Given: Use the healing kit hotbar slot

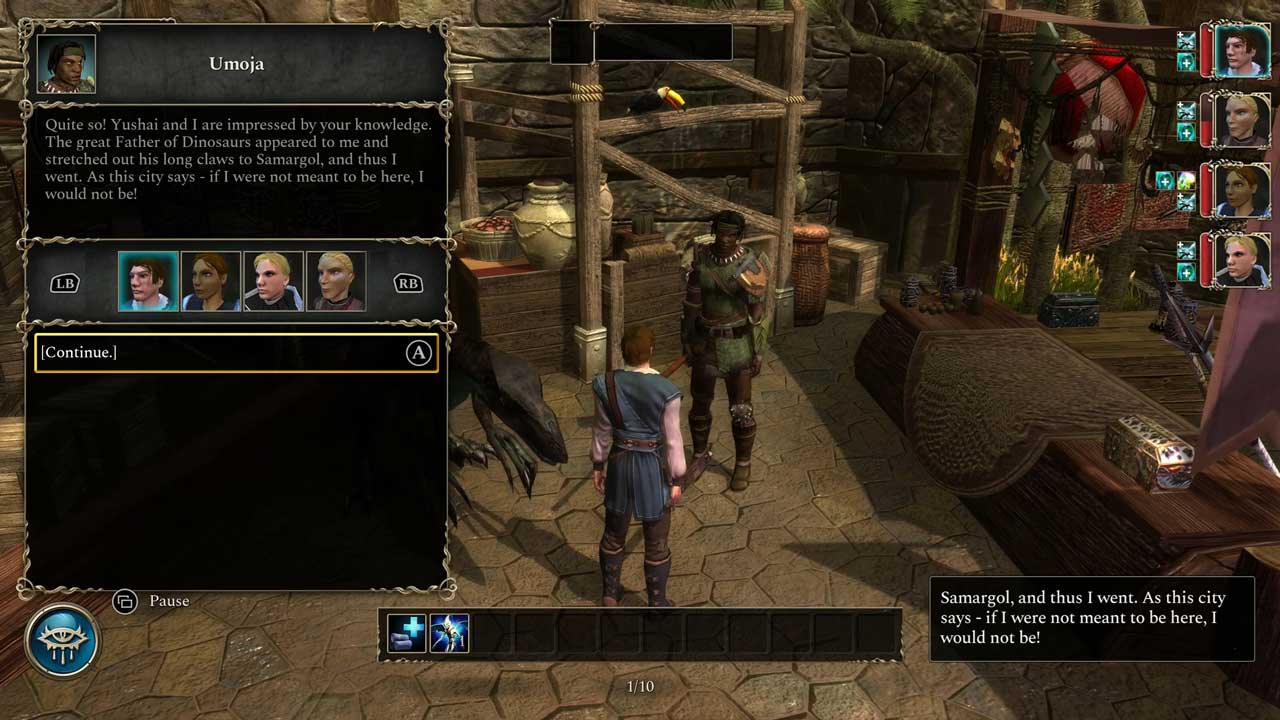Looking at the screenshot, I should pos(407,633).
